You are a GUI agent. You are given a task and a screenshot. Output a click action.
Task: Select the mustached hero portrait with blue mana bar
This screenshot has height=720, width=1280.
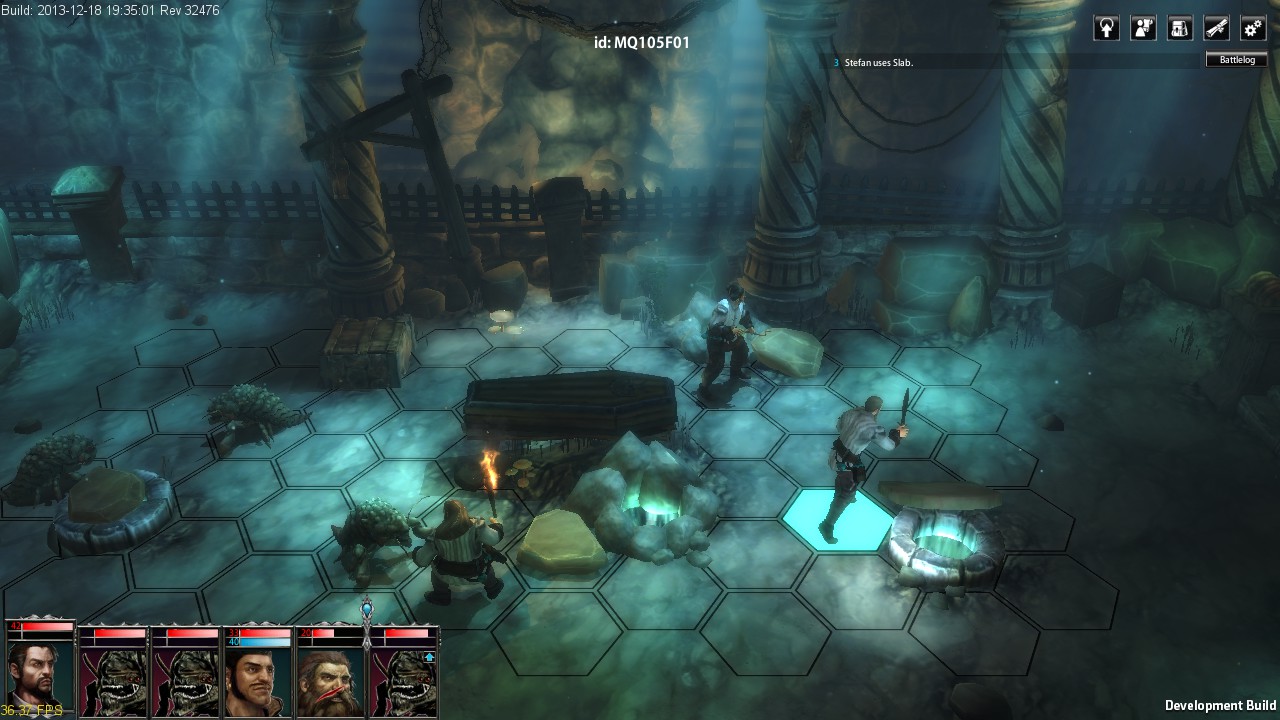[x=258, y=676]
